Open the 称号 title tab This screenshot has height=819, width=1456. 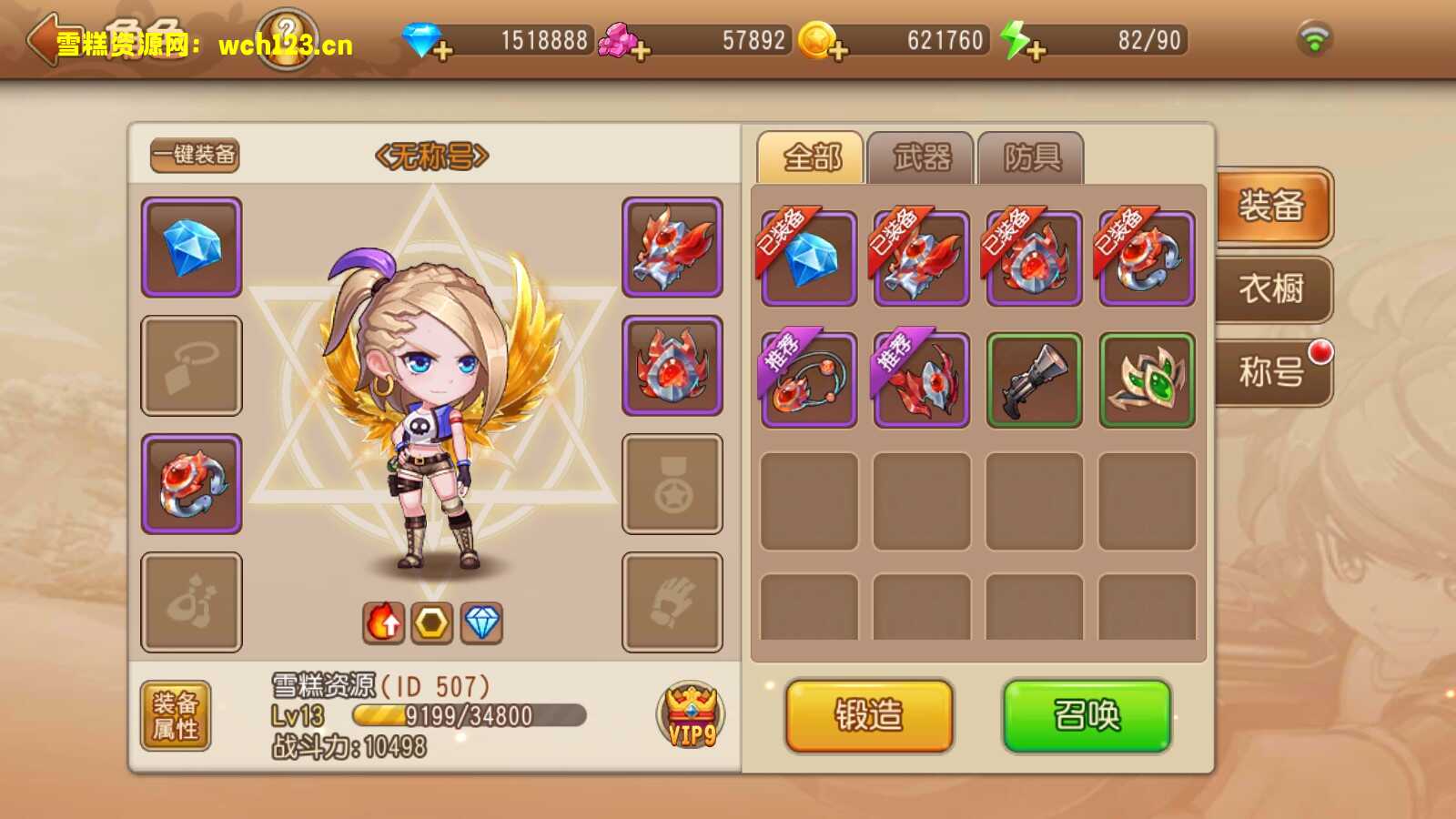coord(1271,371)
